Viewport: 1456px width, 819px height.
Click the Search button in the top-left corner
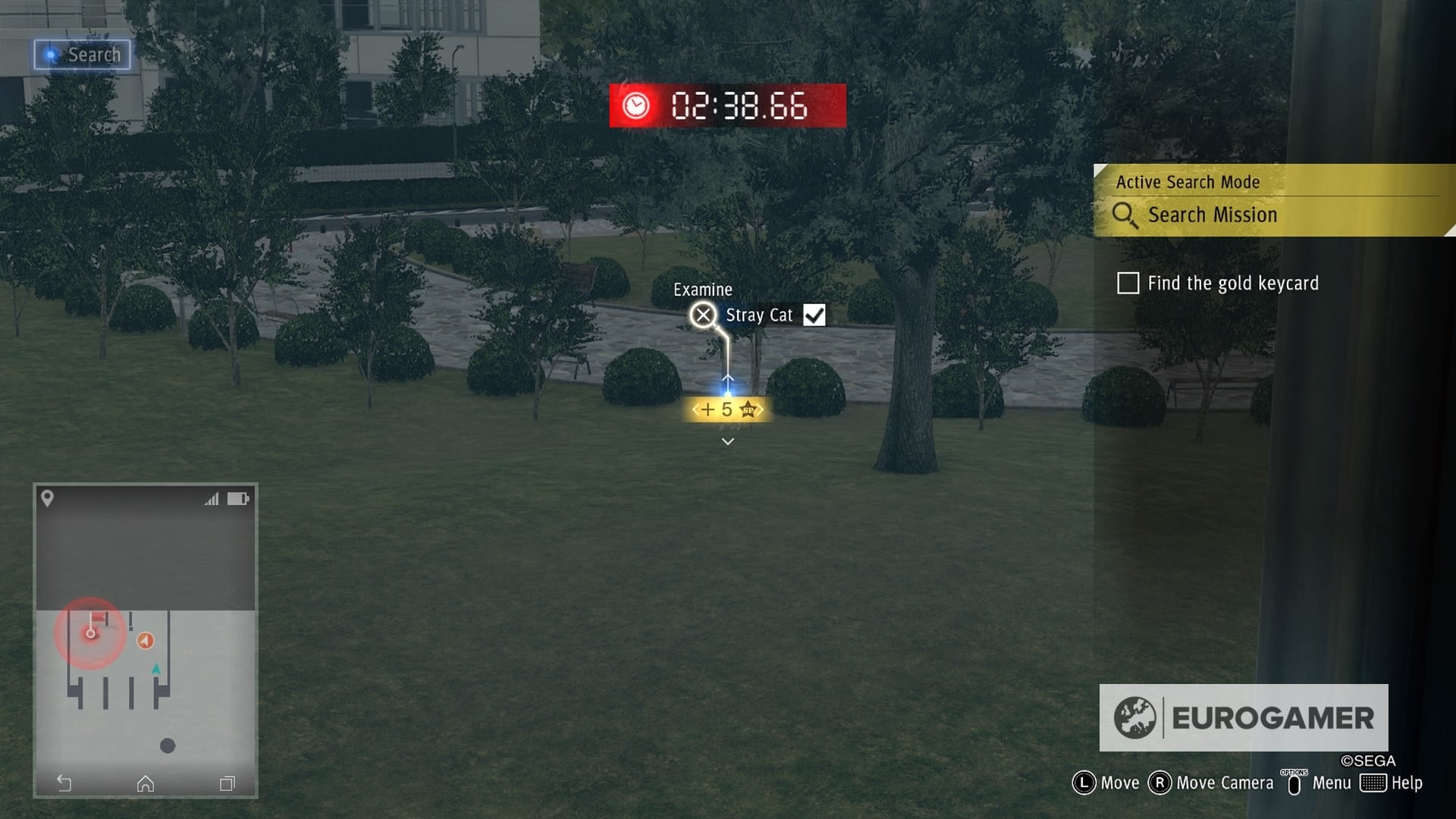click(82, 55)
